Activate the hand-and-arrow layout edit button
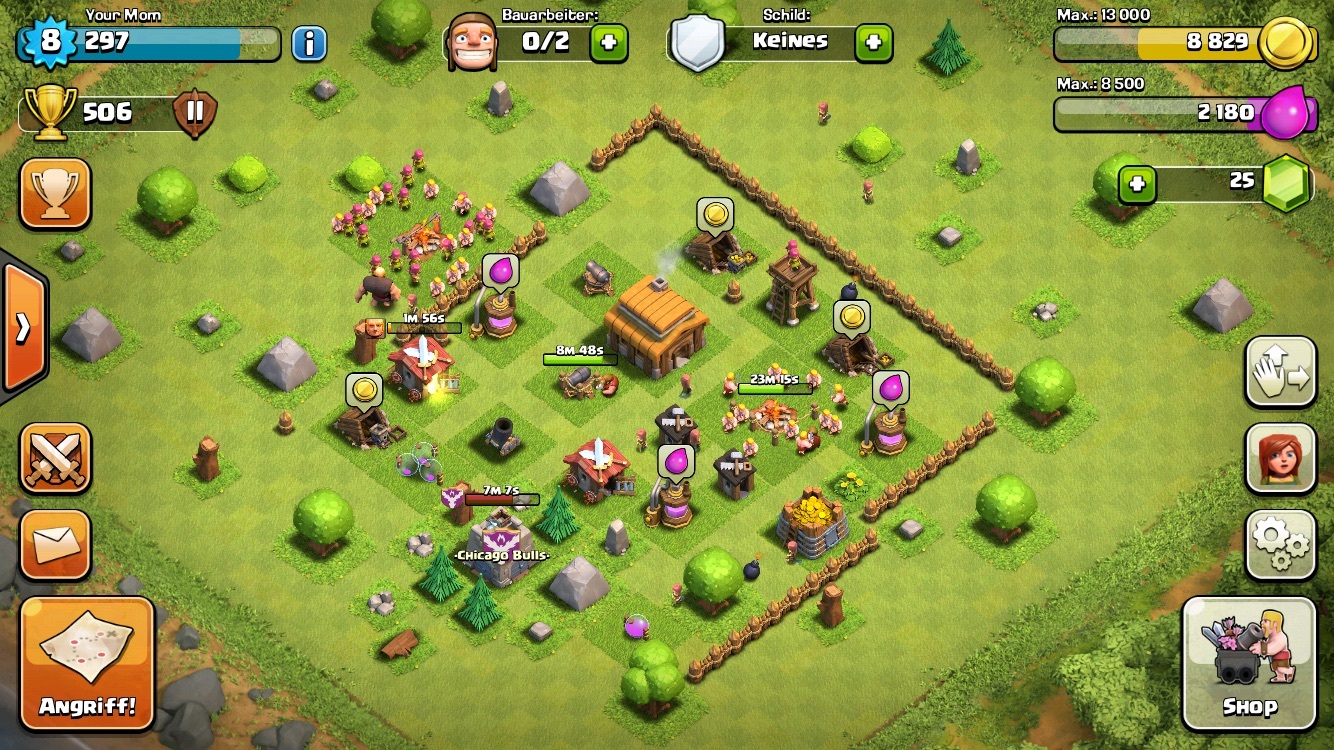 (1280, 372)
